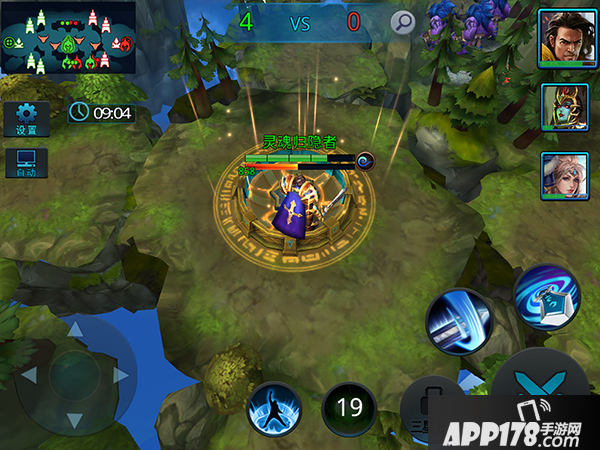The image size is (600, 450).
Task: Tap the skill showing cooldown 19
Action: click(349, 408)
